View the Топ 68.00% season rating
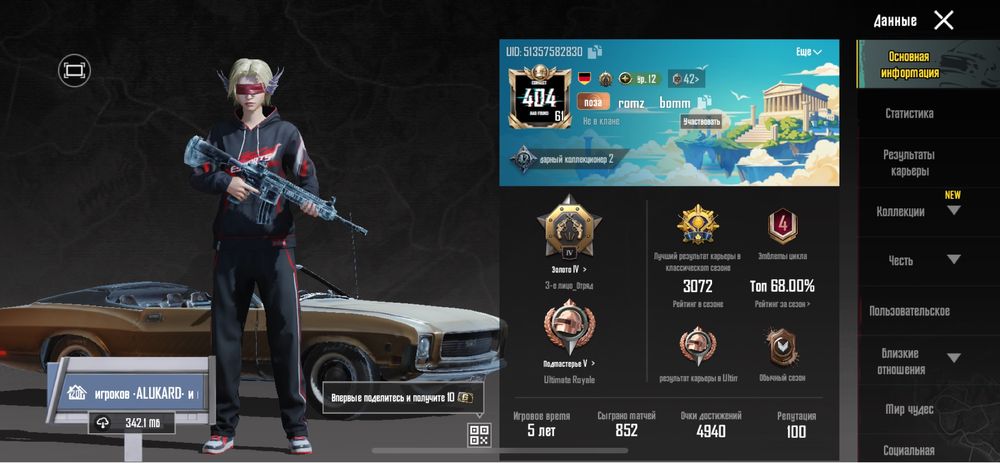Image resolution: width=1000 pixels, height=463 pixels. point(782,287)
